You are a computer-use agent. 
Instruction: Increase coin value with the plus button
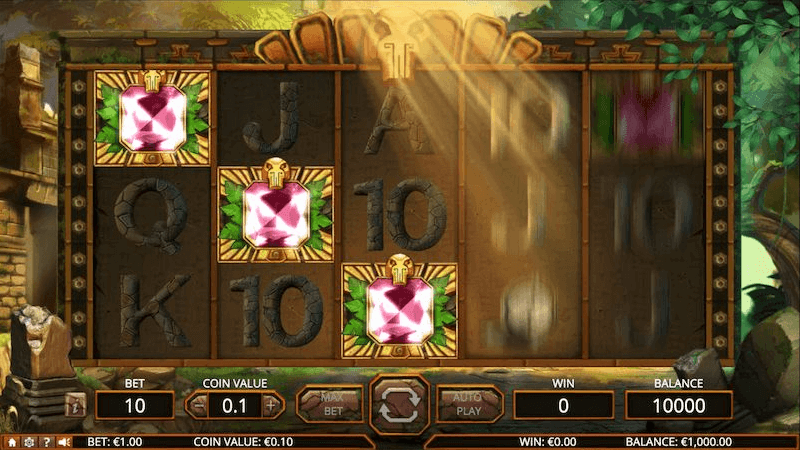pyautogui.click(x=270, y=406)
